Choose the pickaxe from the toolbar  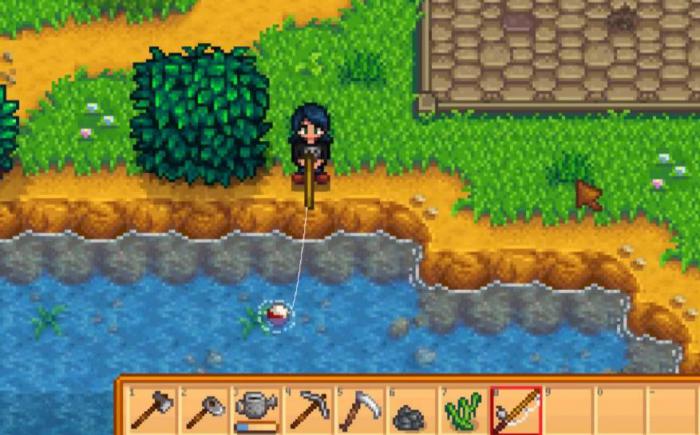(x=308, y=410)
